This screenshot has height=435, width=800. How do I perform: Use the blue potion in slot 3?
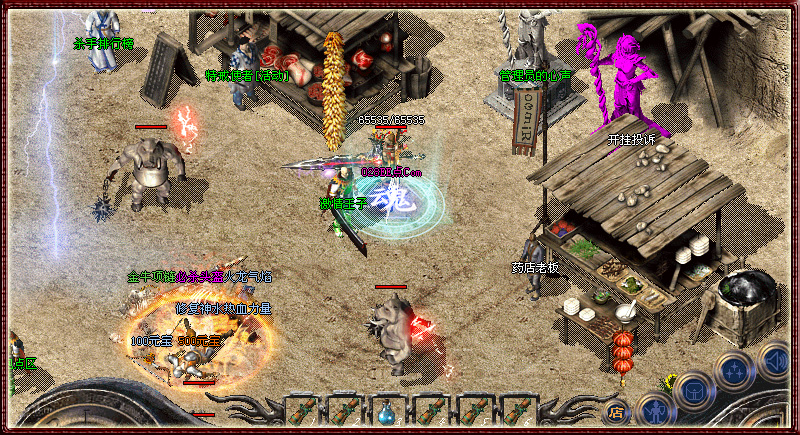(387, 411)
